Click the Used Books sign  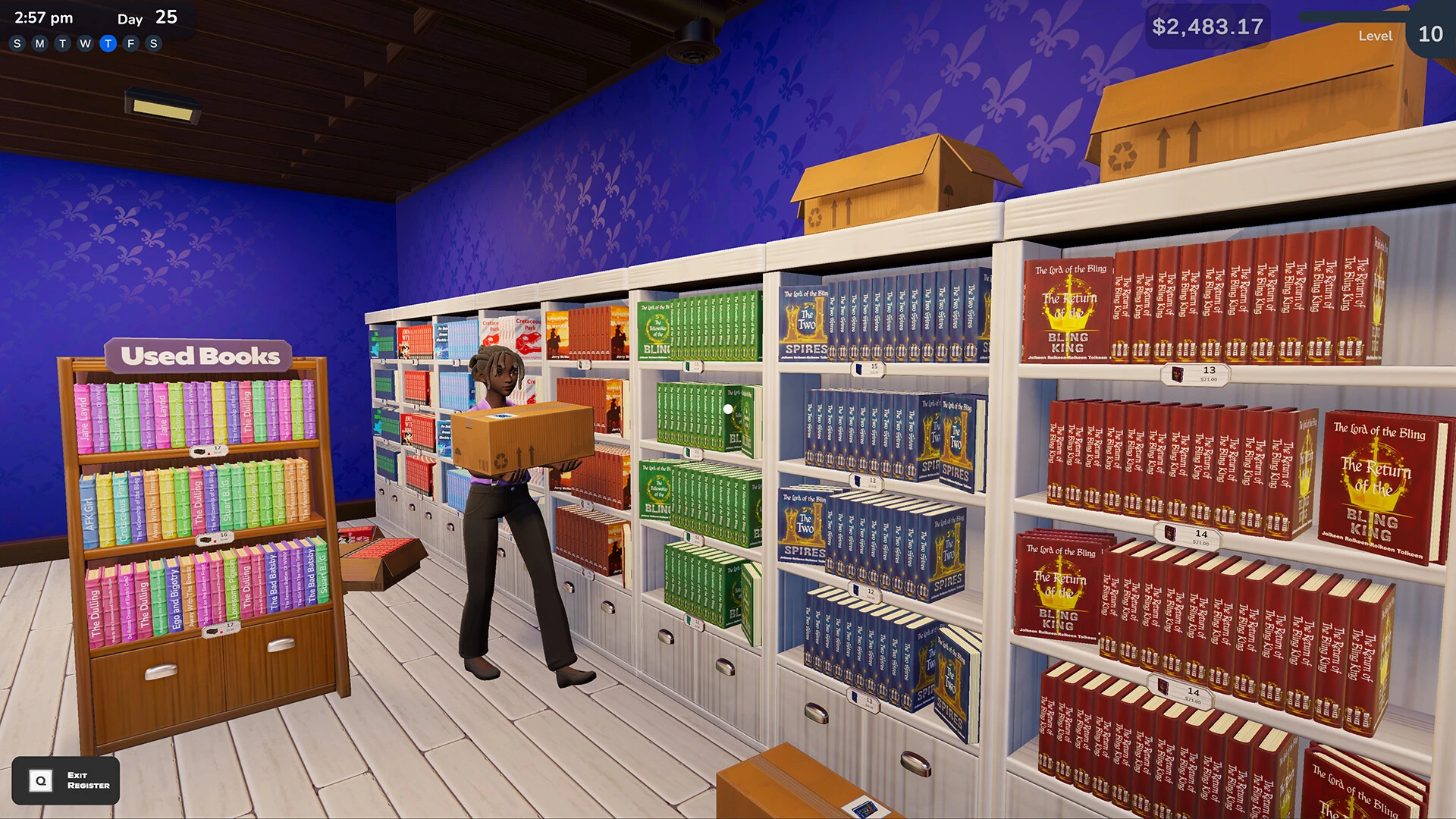coord(200,356)
